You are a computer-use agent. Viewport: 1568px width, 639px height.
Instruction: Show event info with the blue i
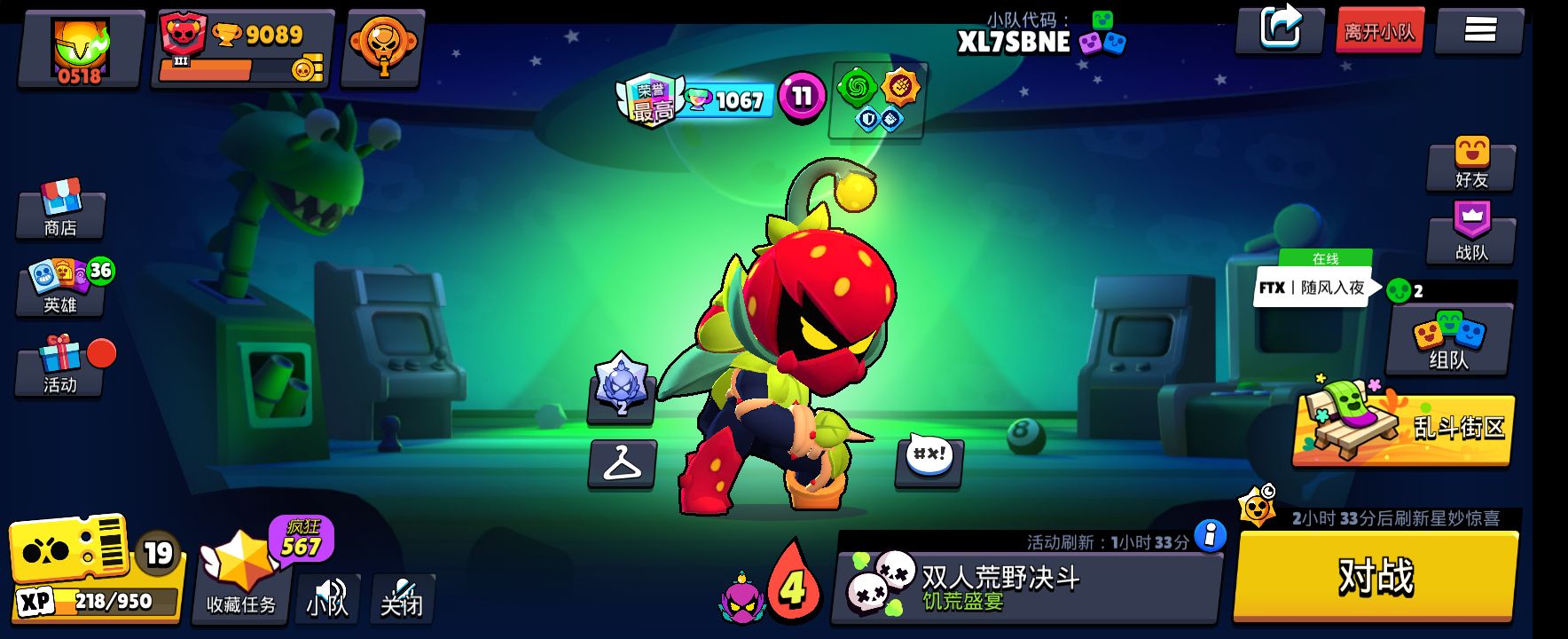pyautogui.click(x=1210, y=534)
